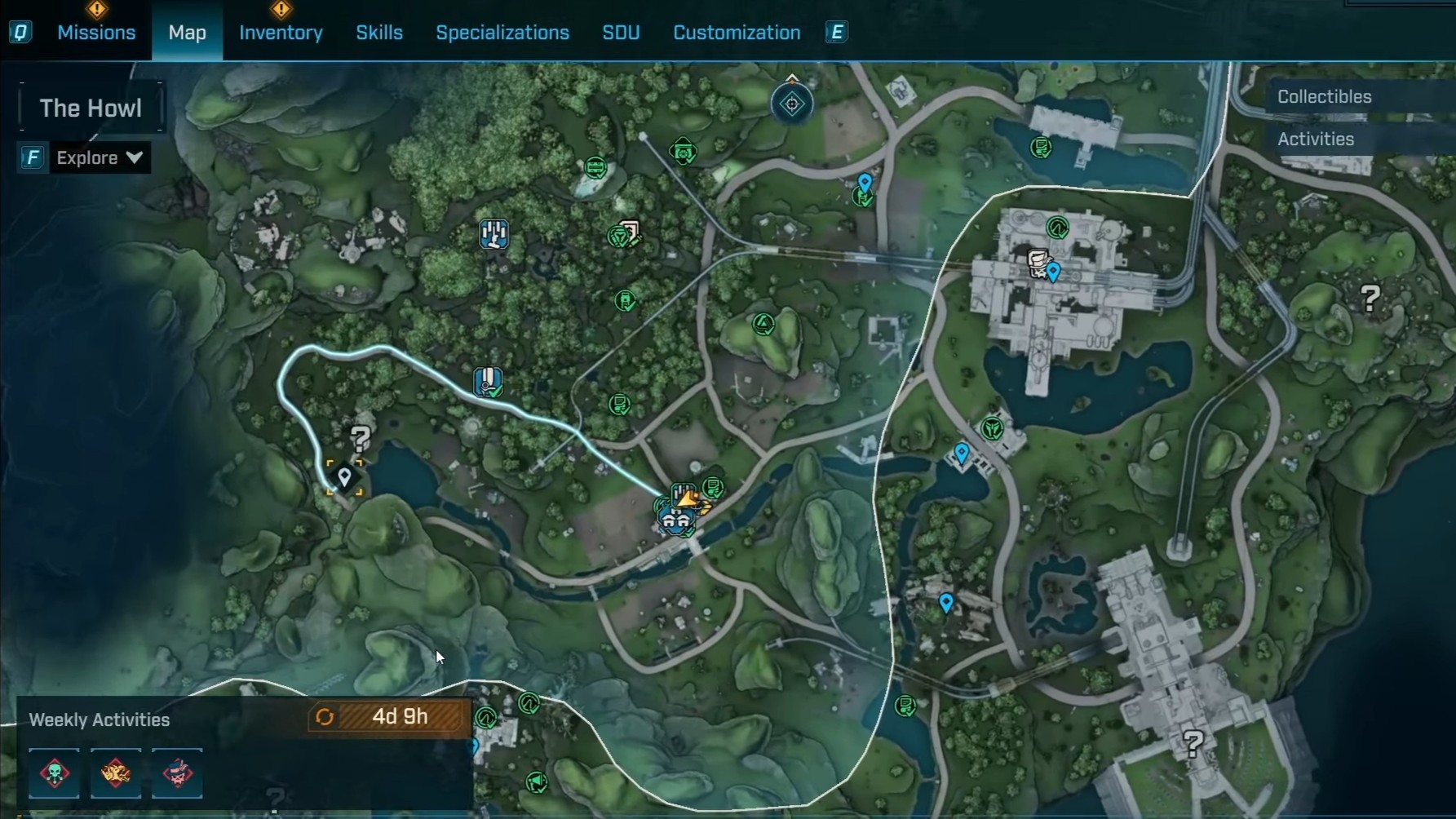Select the crosshair marker at map top
The width and height of the screenshot is (1456, 819).
pos(792,104)
